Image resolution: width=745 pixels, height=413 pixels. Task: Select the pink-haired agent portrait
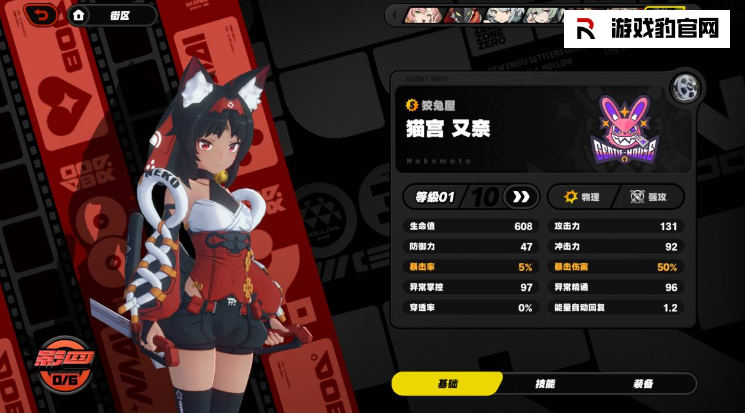tap(420, 15)
